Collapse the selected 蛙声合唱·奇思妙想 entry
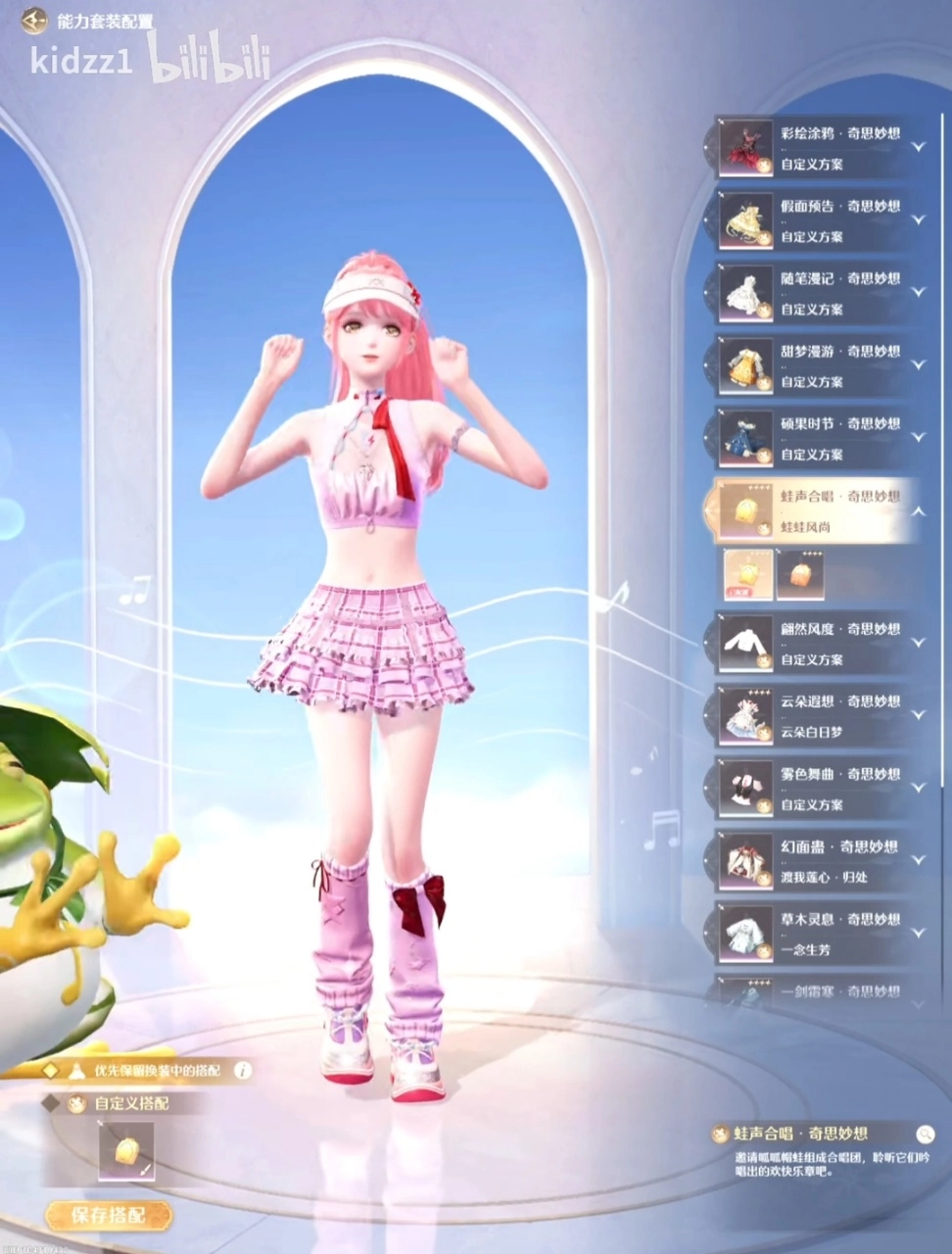952x1254 pixels. tap(918, 510)
